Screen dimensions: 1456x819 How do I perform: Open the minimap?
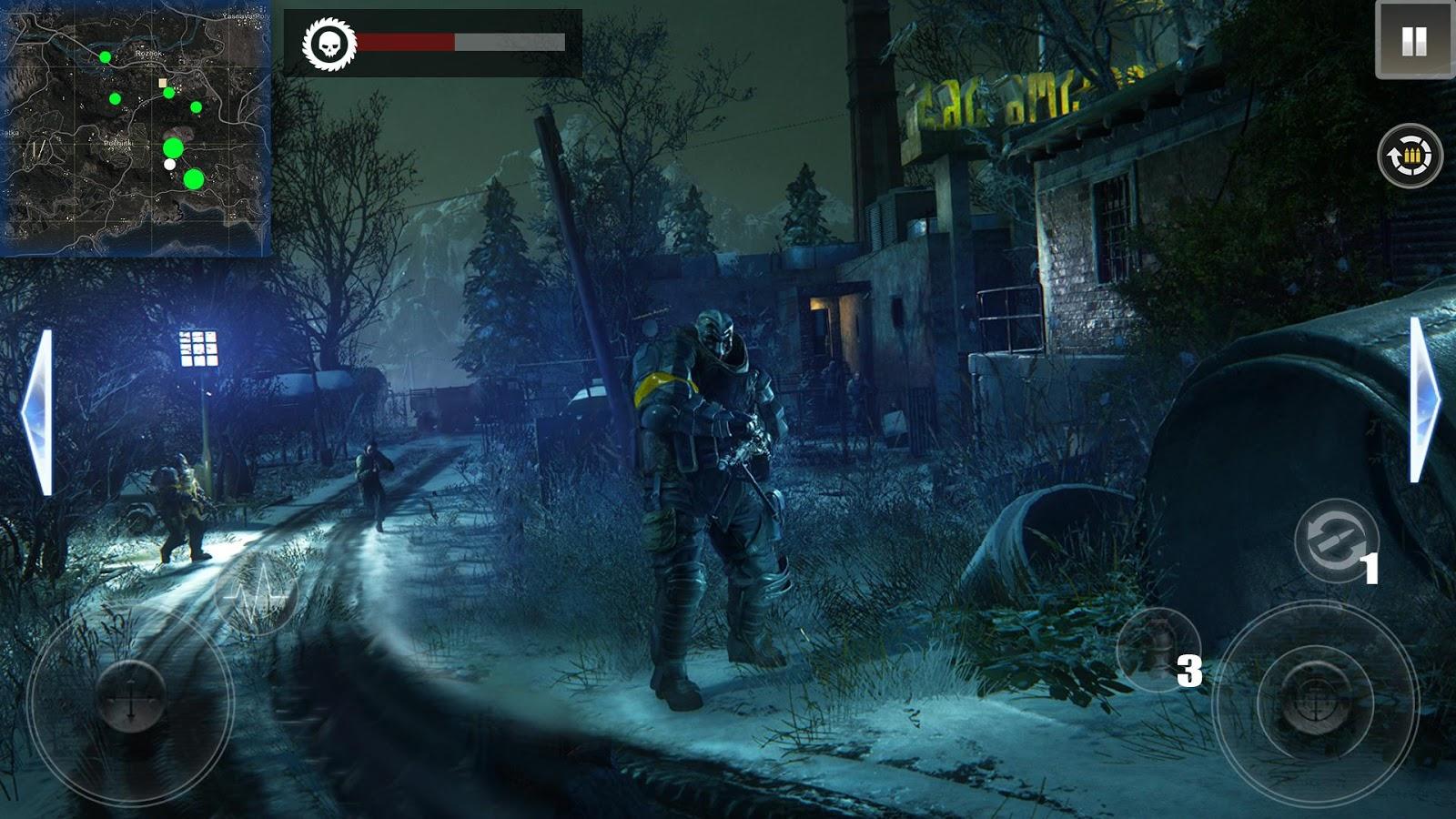pos(136,127)
